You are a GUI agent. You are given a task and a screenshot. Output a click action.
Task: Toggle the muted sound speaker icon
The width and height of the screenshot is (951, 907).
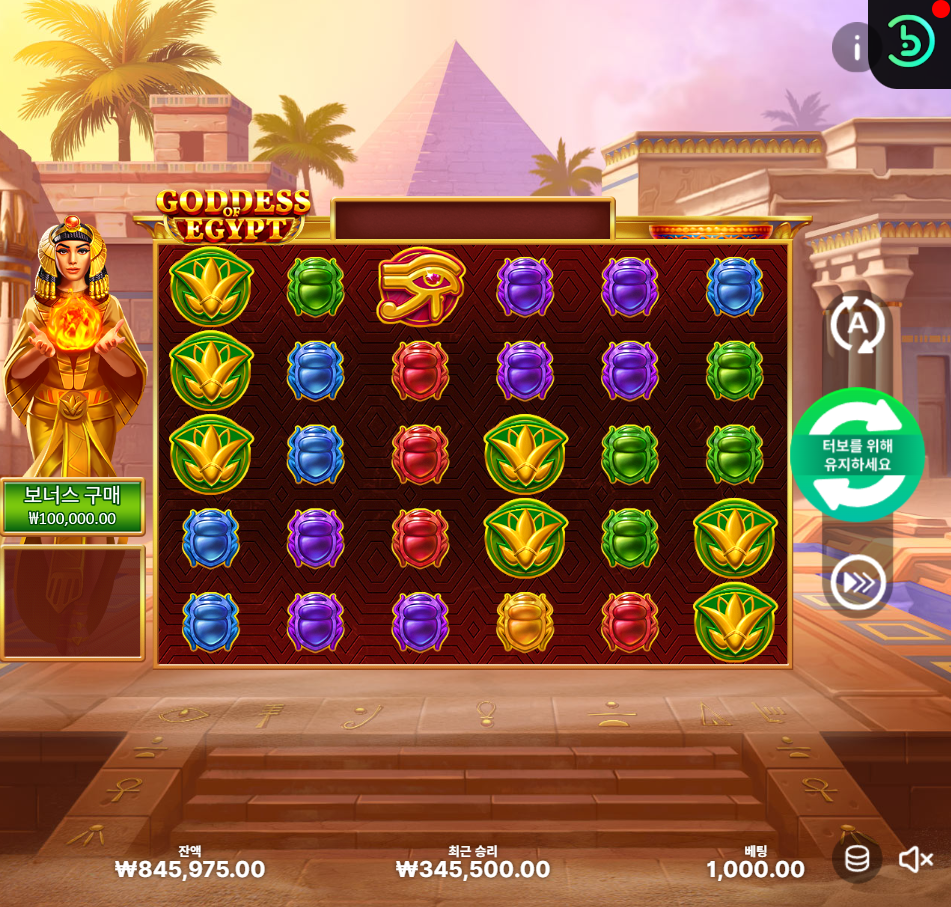point(915,859)
